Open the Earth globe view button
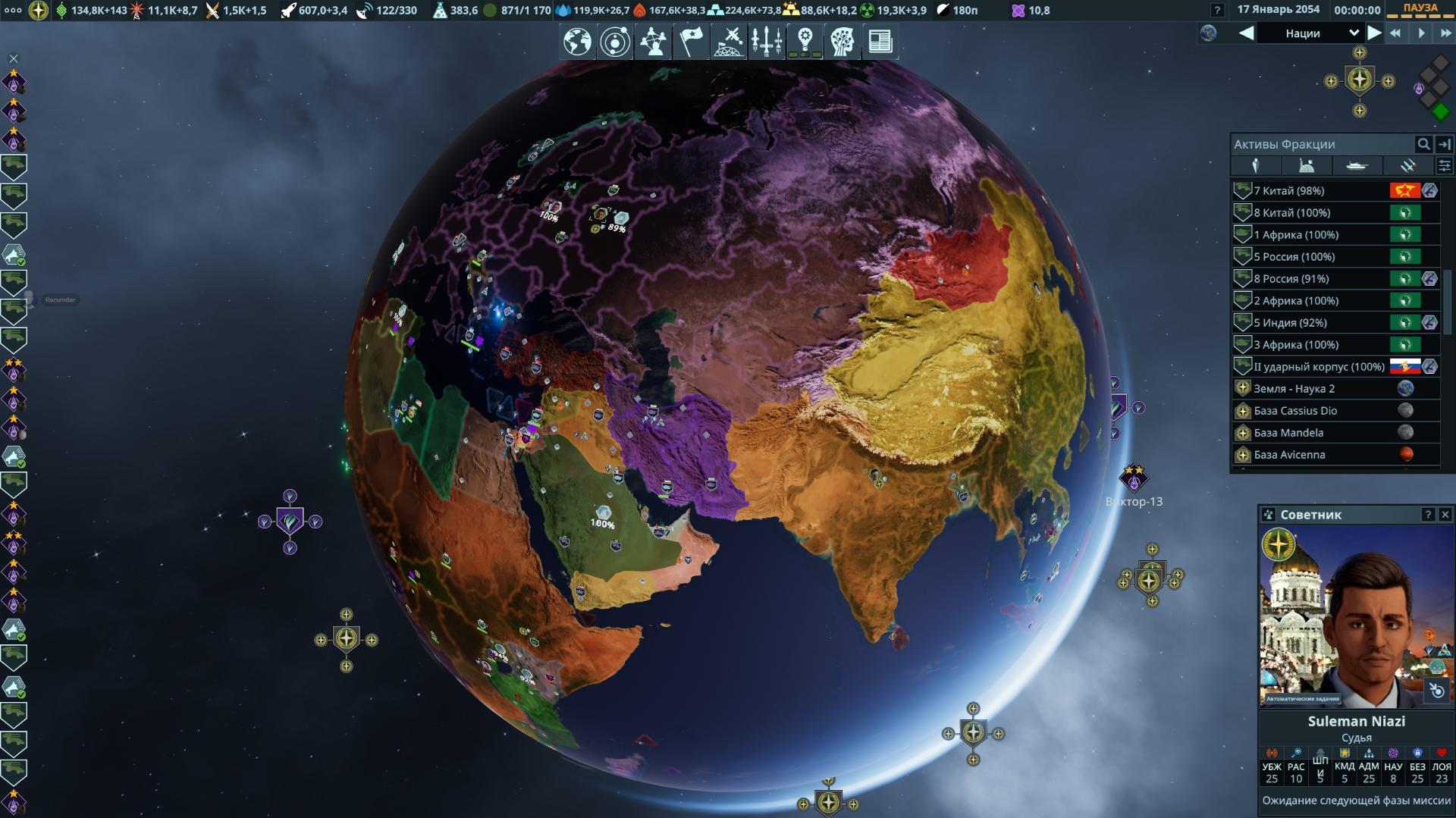 click(577, 42)
